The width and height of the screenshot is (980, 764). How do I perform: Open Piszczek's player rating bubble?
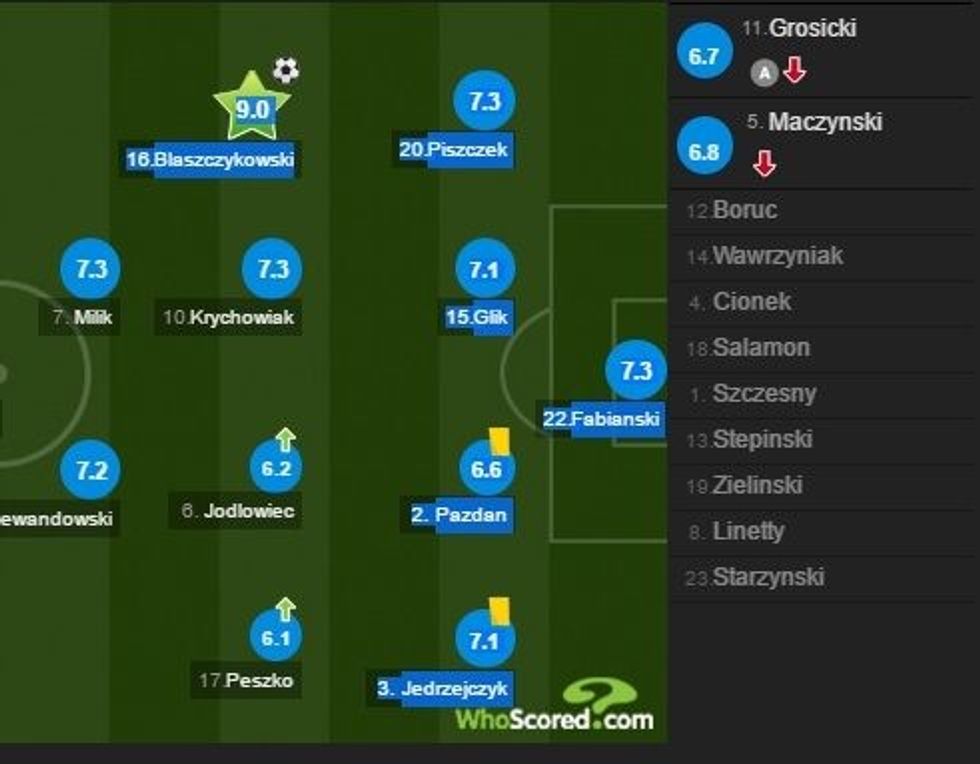(484, 102)
